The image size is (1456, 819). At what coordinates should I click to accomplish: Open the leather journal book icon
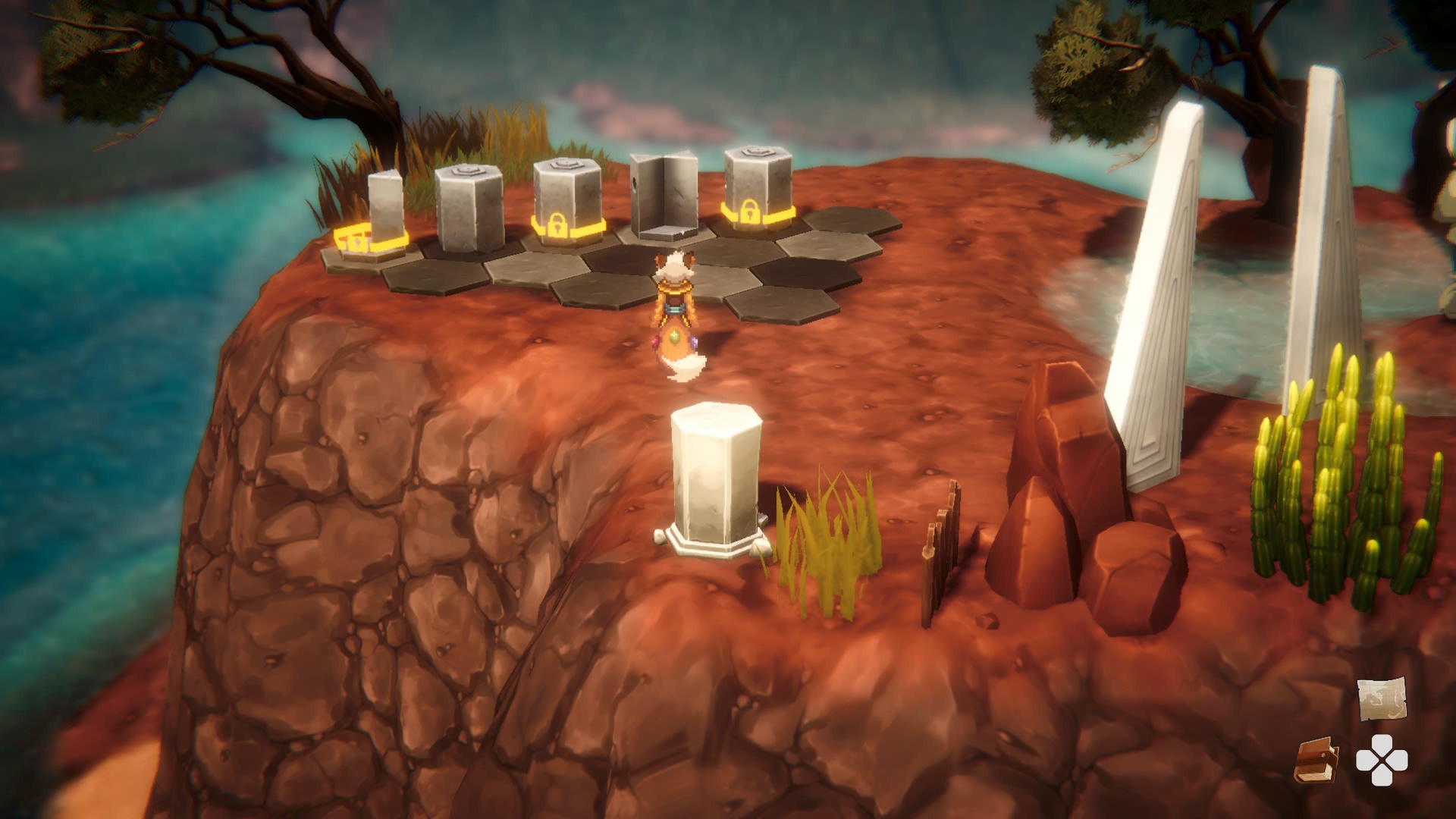1316,761
